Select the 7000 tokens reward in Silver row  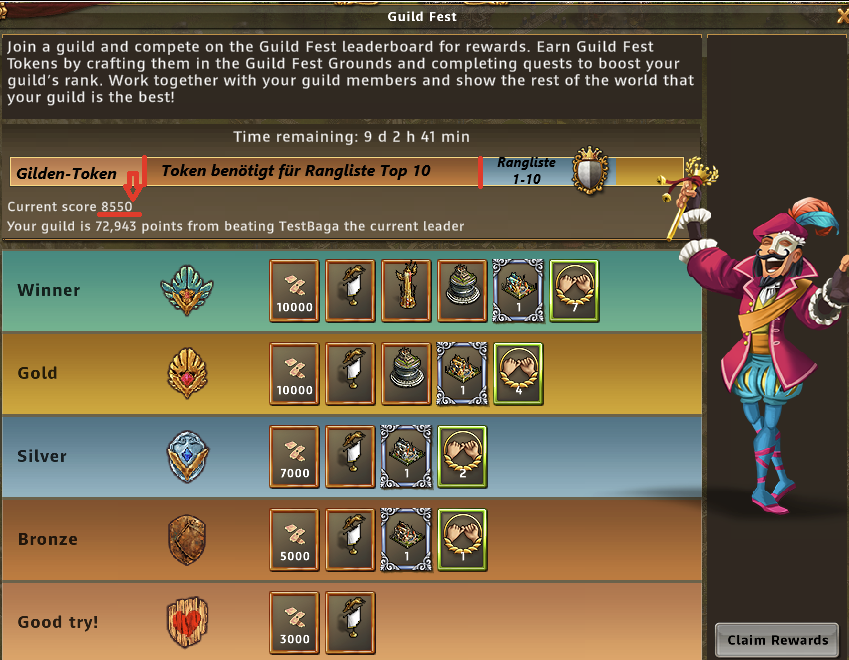pyautogui.click(x=294, y=457)
